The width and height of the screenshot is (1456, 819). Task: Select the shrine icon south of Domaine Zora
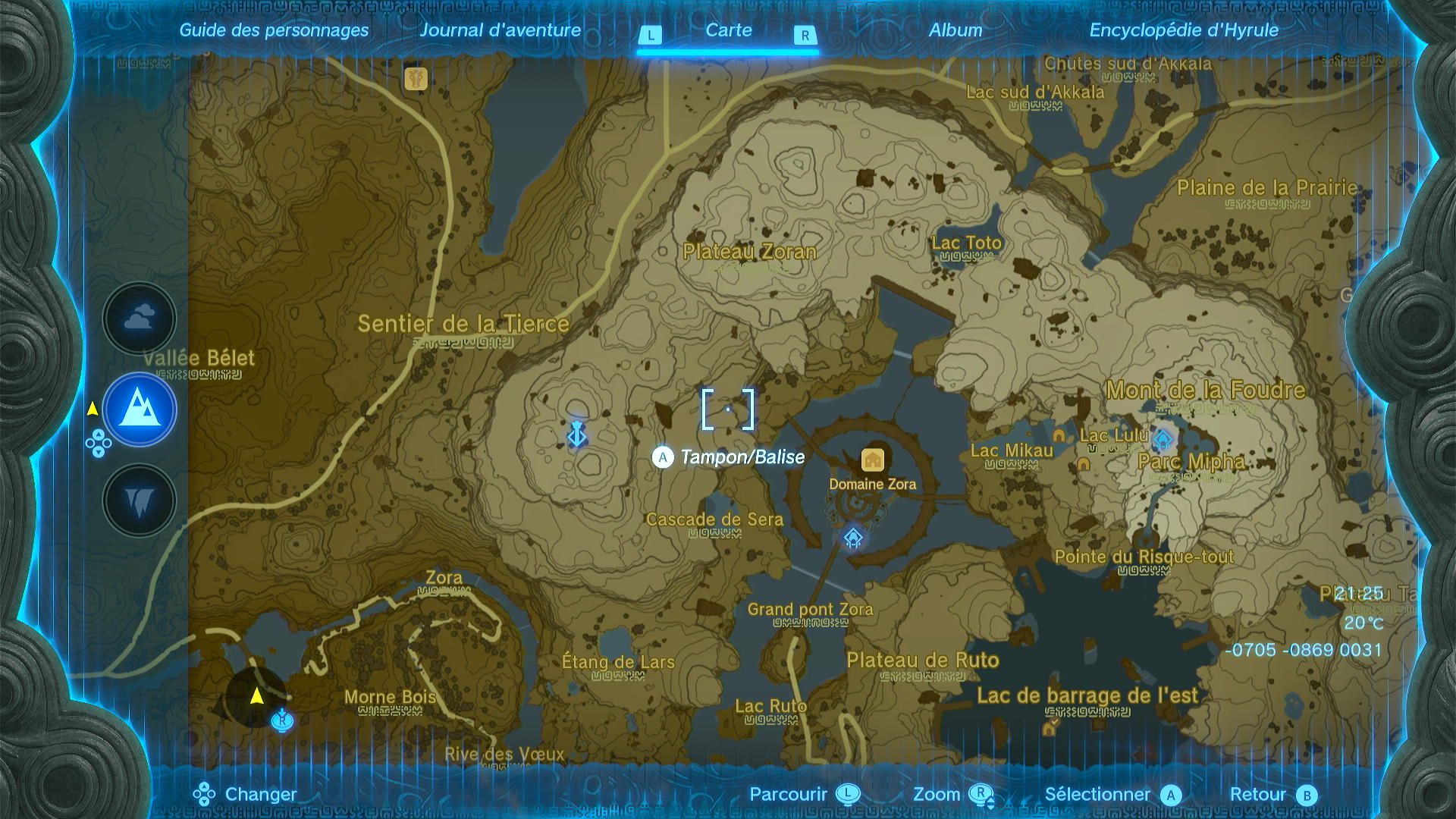pyautogui.click(x=852, y=537)
